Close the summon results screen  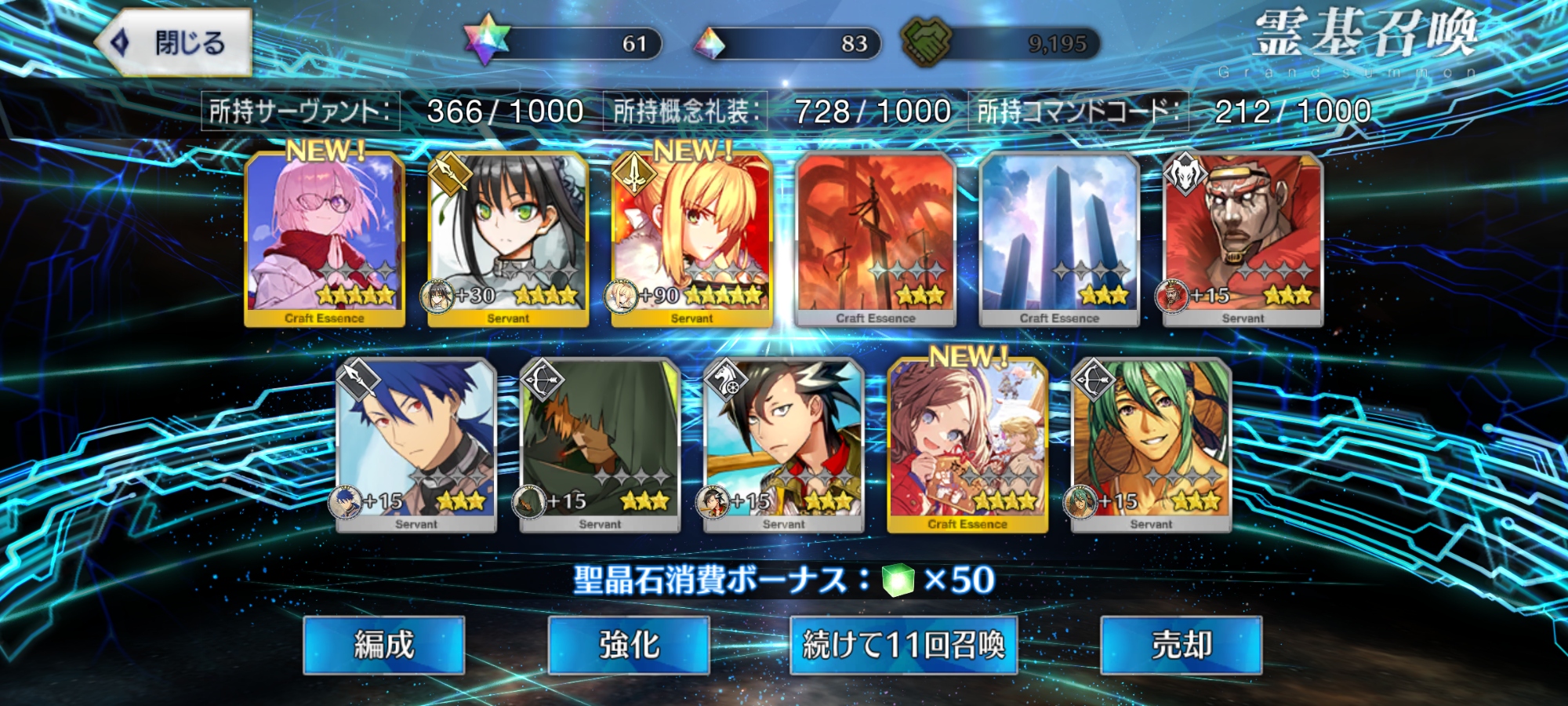click(174, 42)
